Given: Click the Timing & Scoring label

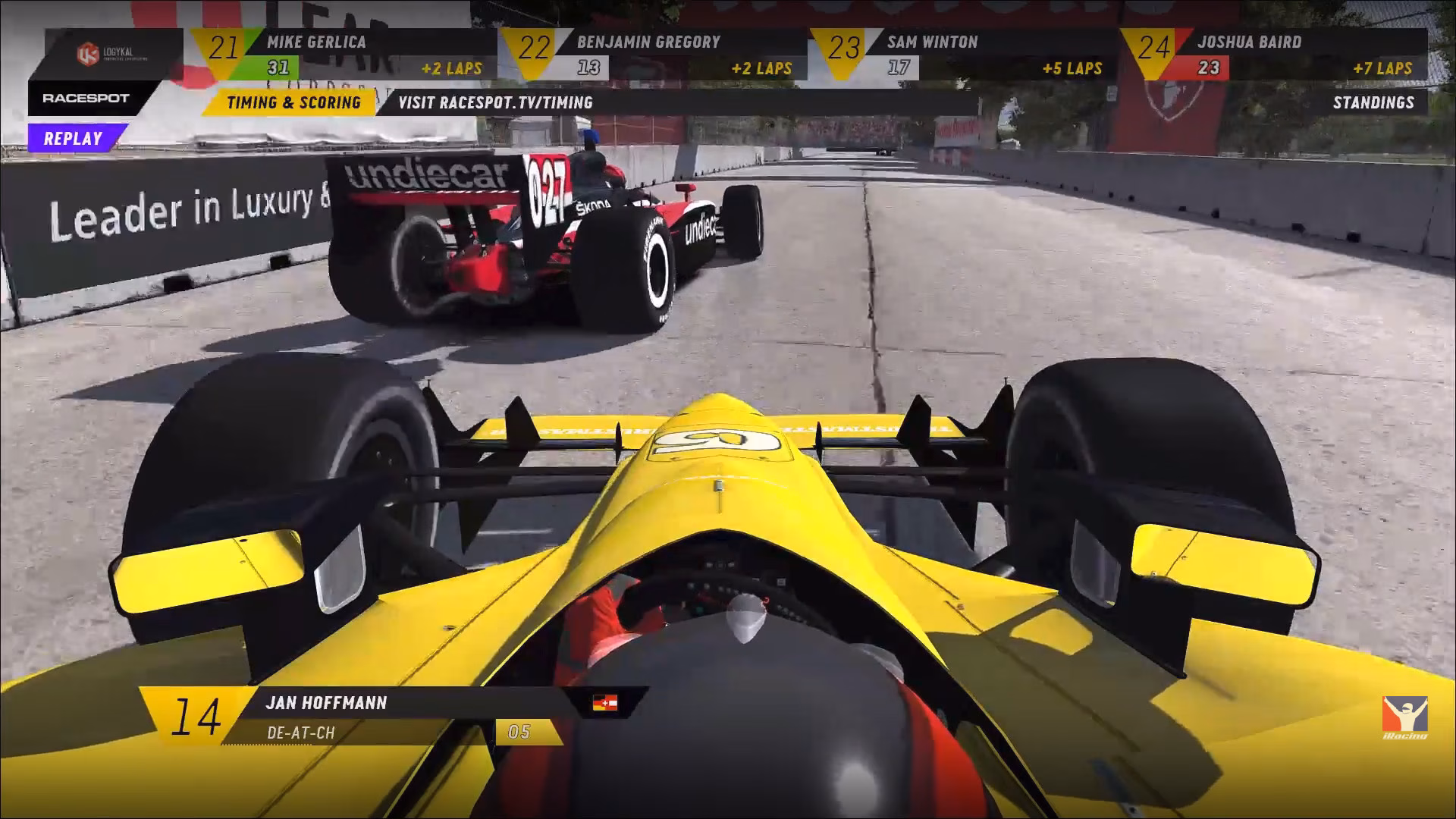Looking at the screenshot, I should pyautogui.click(x=293, y=102).
